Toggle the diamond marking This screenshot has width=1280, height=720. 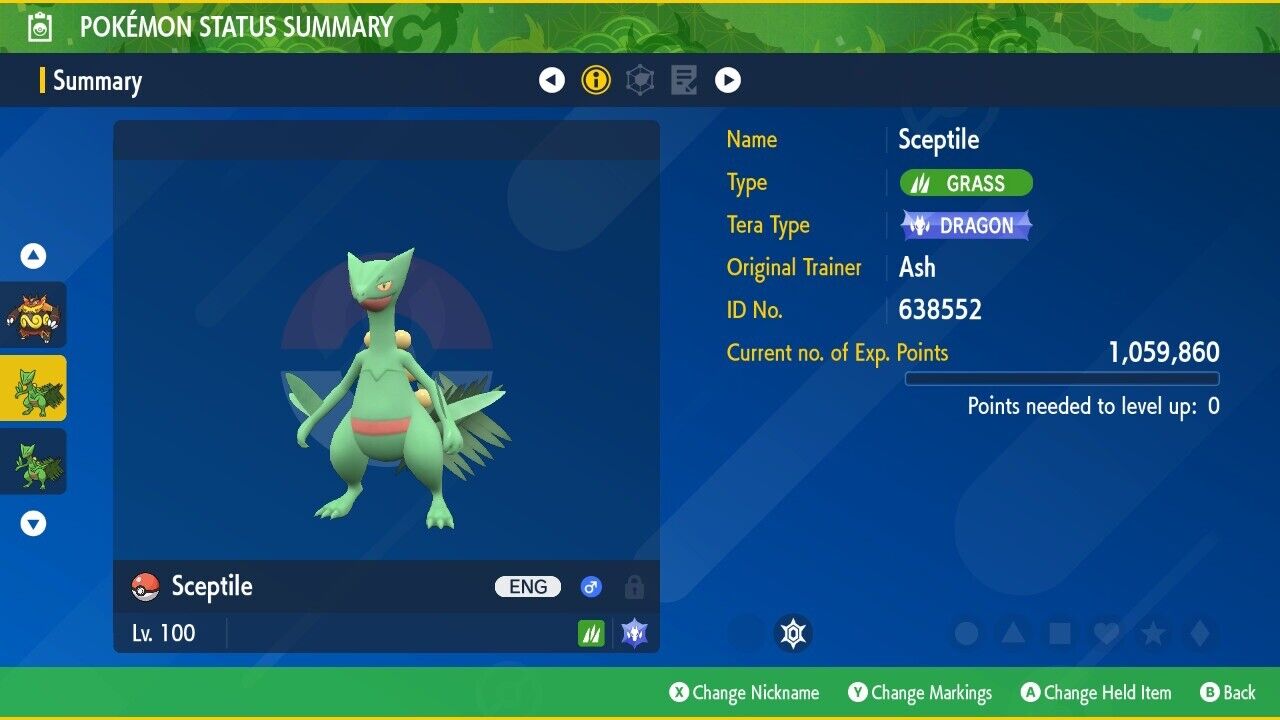(1199, 633)
